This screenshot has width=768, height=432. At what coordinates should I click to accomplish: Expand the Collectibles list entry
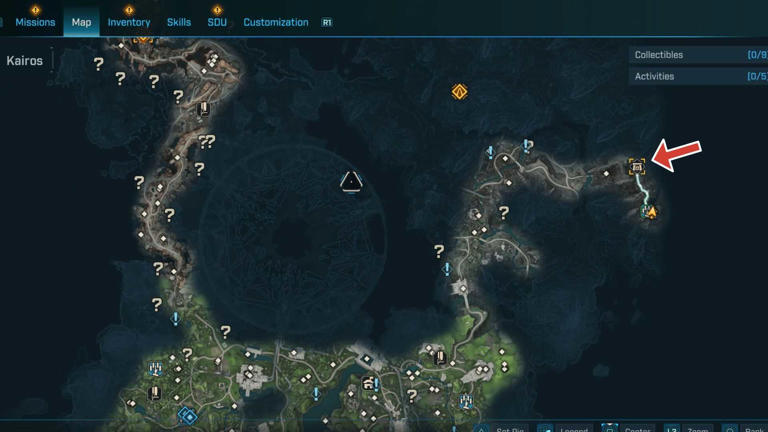click(x=698, y=55)
